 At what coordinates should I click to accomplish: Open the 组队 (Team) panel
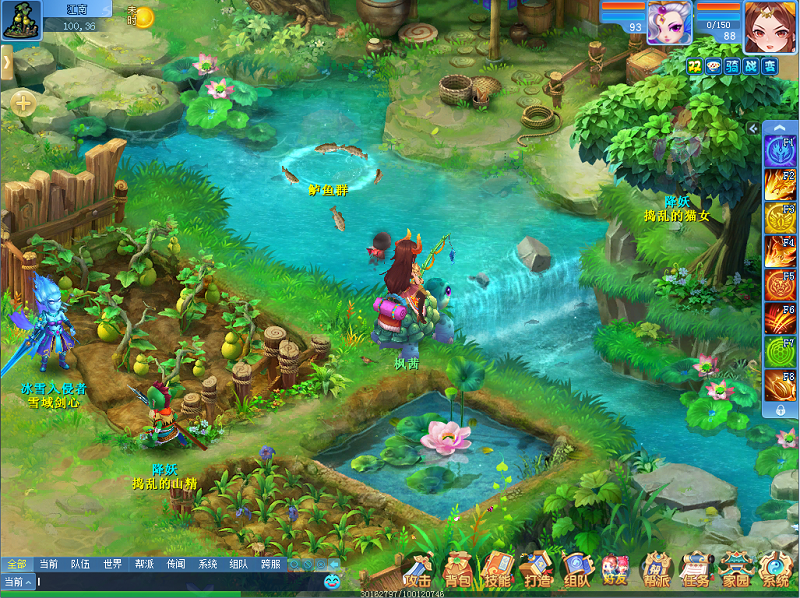(576, 572)
